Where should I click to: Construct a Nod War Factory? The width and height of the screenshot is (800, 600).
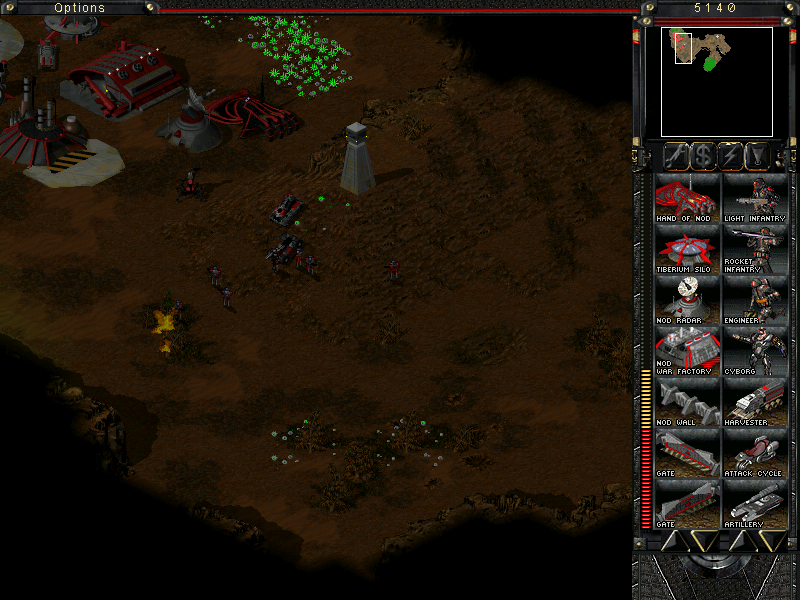pyautogui.click(x=687, y=351)
